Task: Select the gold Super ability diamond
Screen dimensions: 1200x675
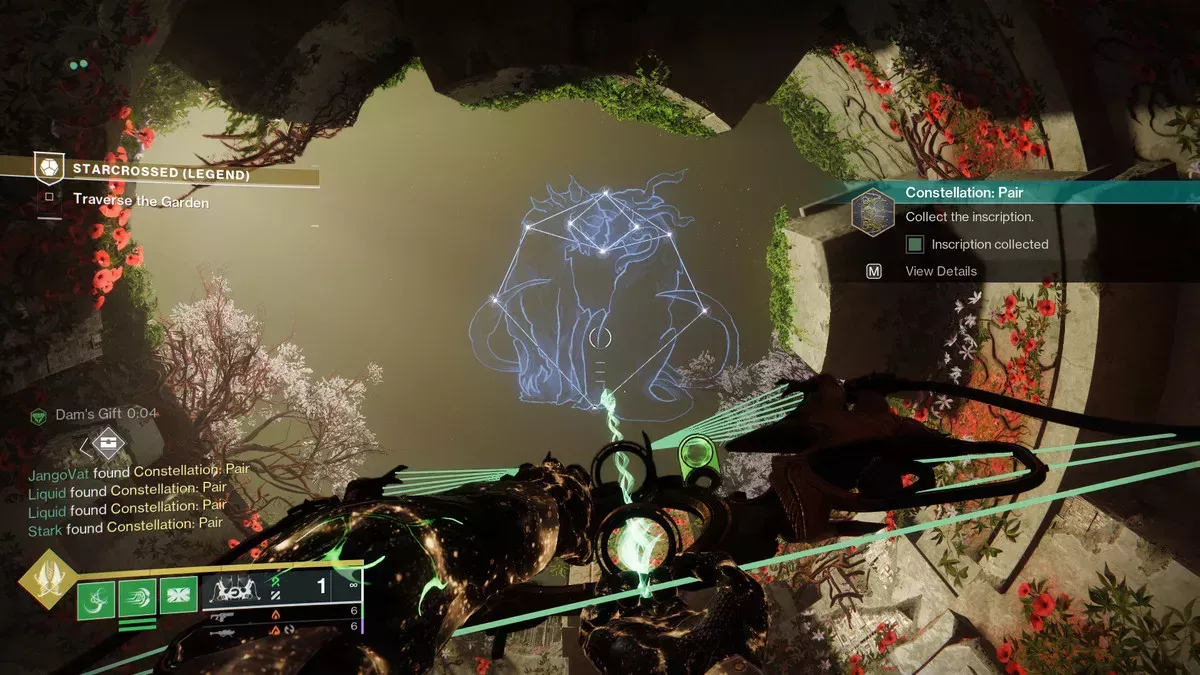Action: [47, 580]
